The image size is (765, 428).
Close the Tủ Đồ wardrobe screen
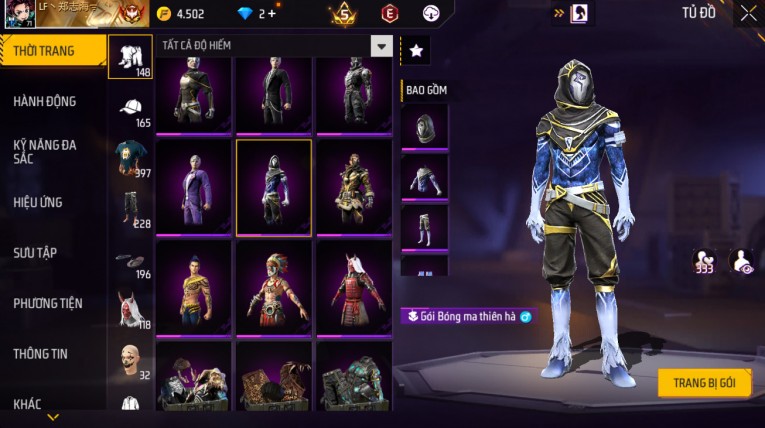pyautogui.click(x=749, y=14)
